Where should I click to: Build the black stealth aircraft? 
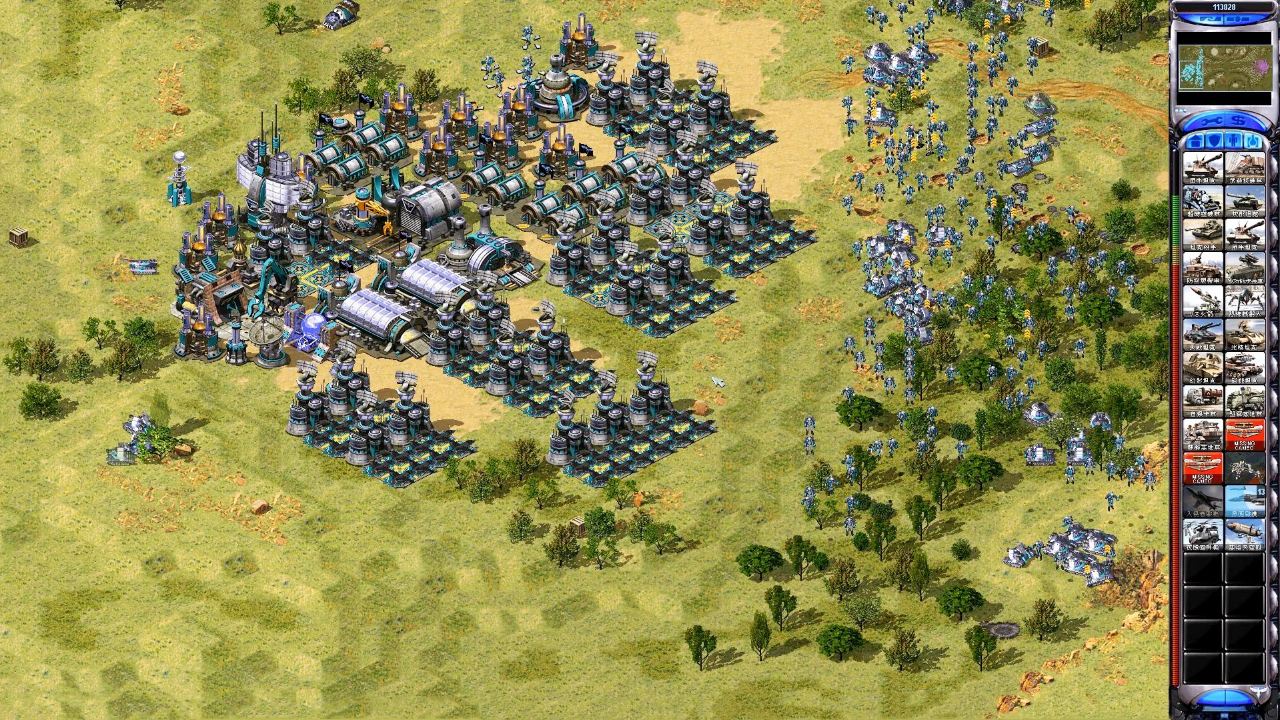click(1203, 500)
